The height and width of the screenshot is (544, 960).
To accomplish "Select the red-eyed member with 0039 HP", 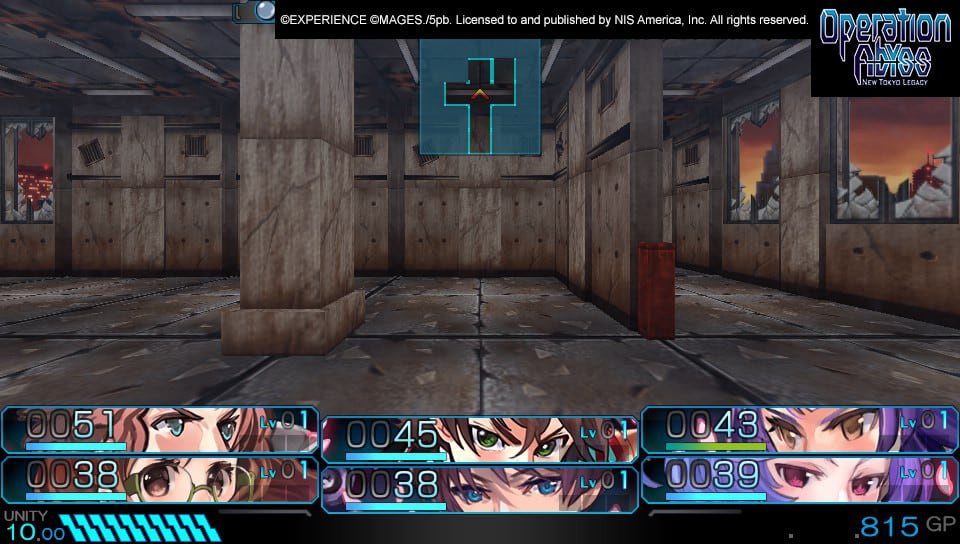I will [x=798, y=477].
